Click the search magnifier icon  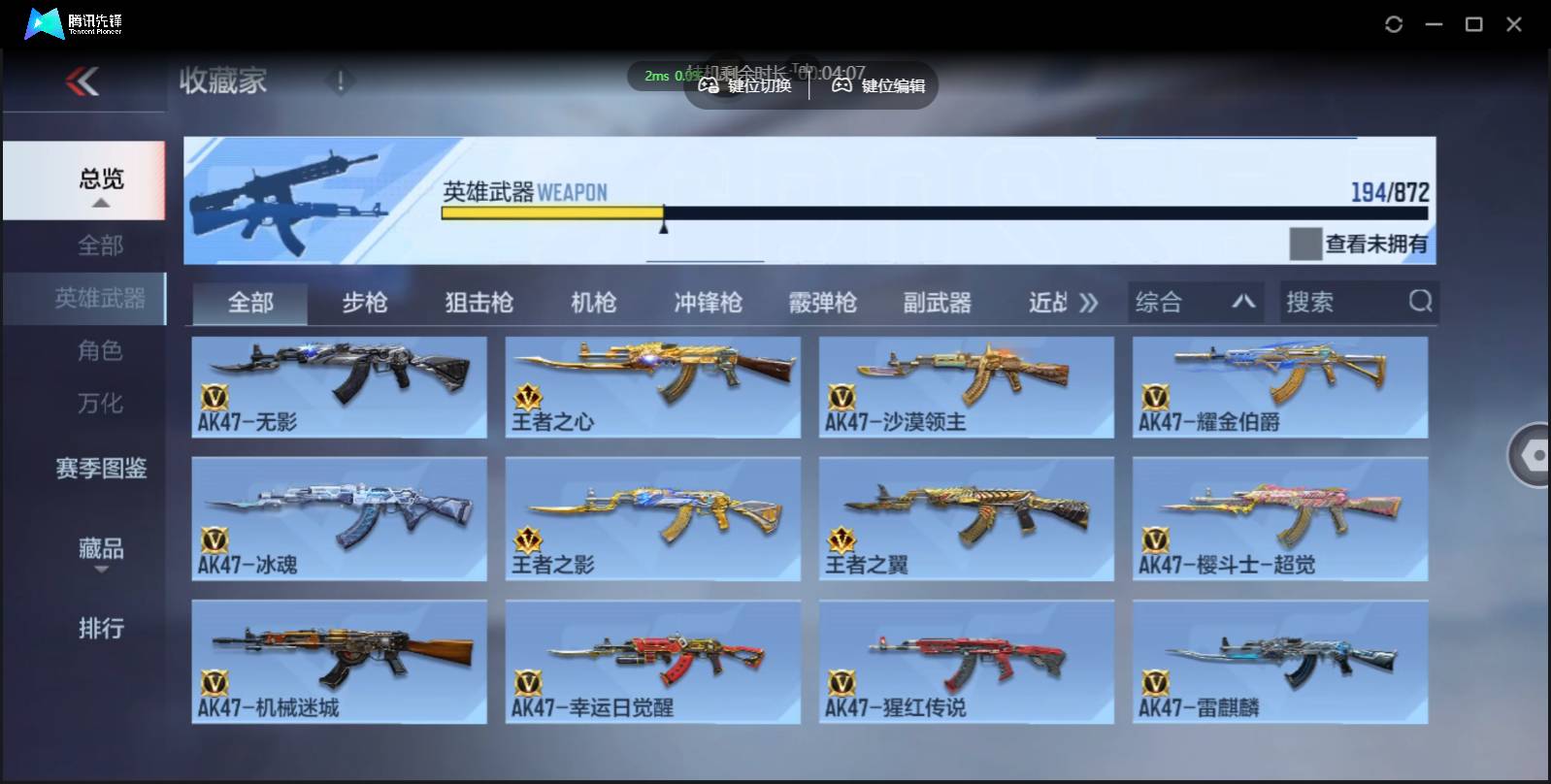(x=1421, y=302)
